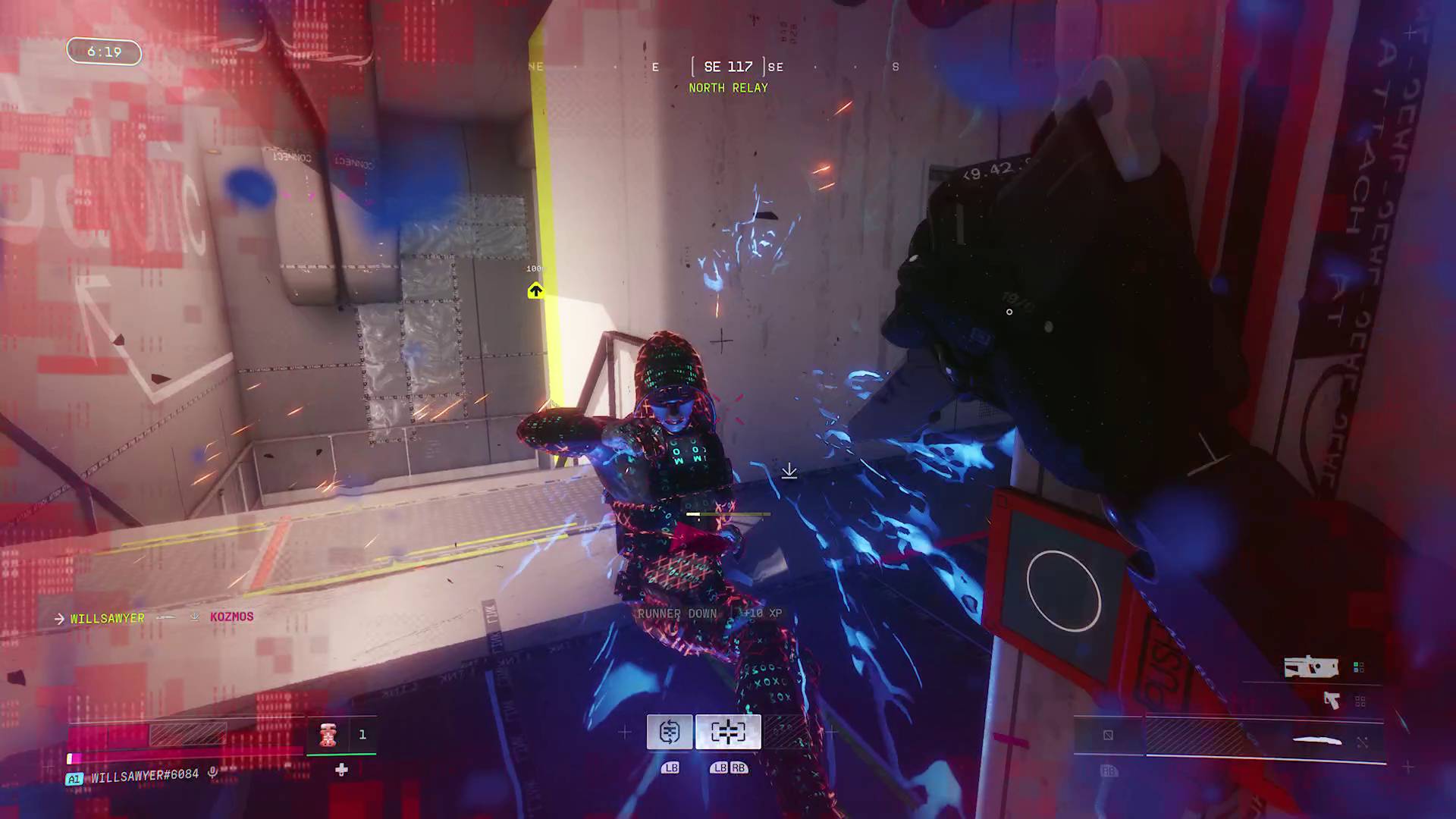Click the A1 squad badge next to player name
1456x819 pixels.
coord(74,776)
